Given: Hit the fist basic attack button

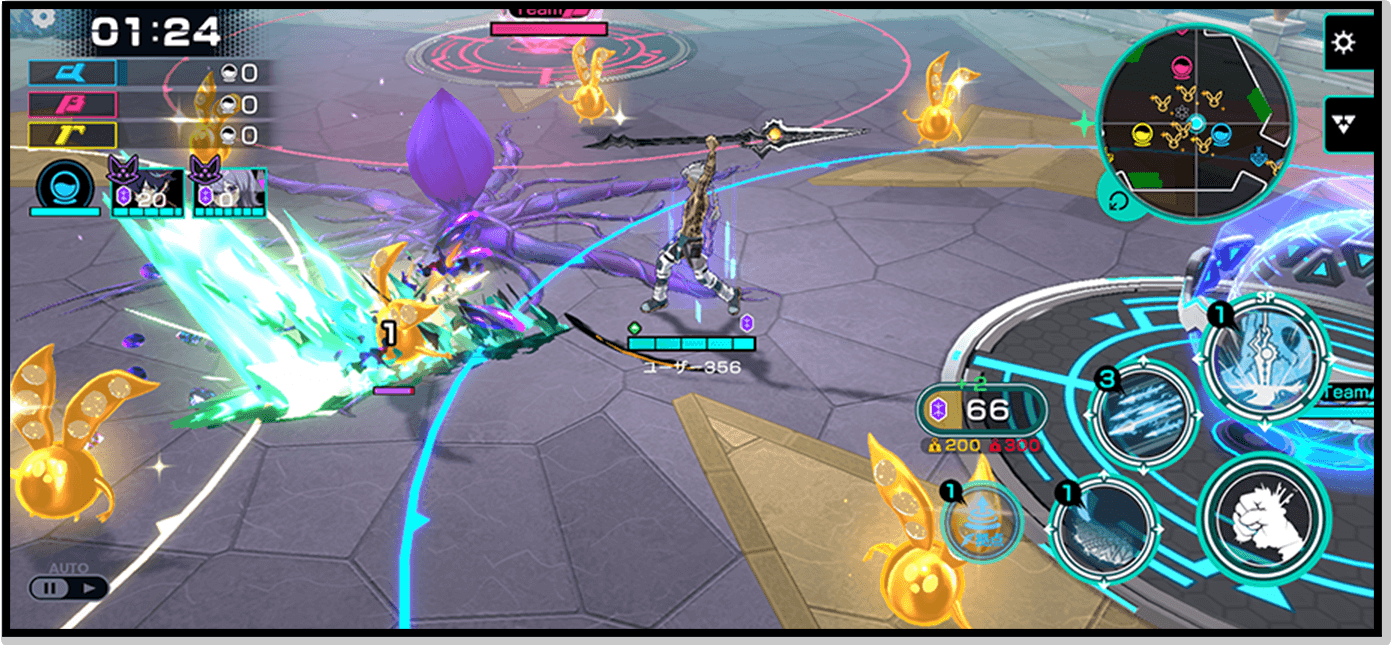Looking at the screenshot, I should click(x=1263, y=517).
